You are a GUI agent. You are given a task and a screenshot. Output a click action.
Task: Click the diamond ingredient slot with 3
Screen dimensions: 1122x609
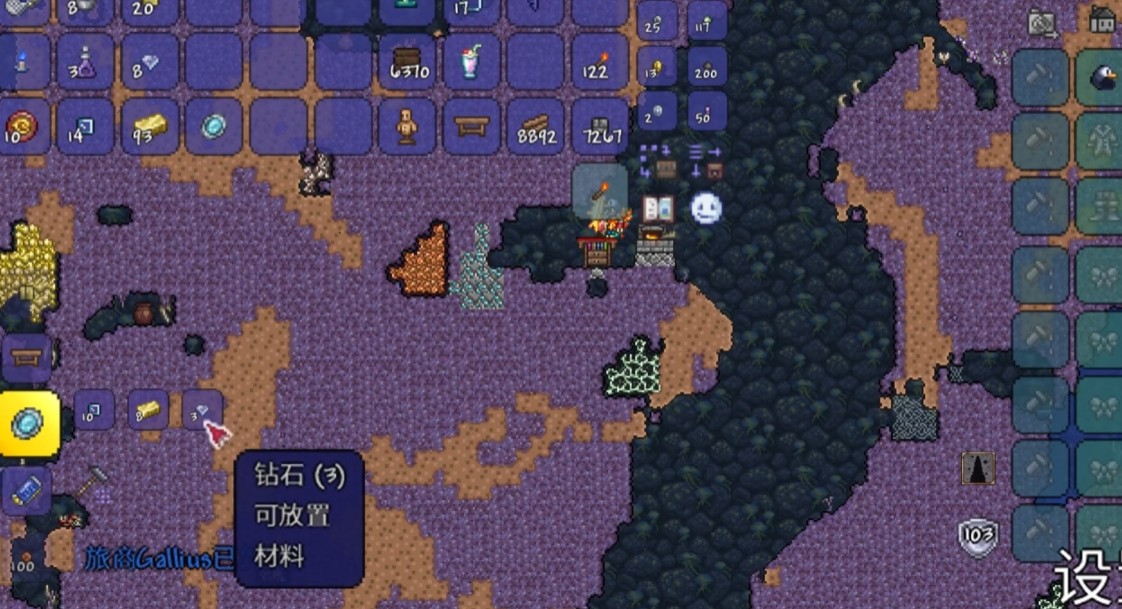point(201,410)
